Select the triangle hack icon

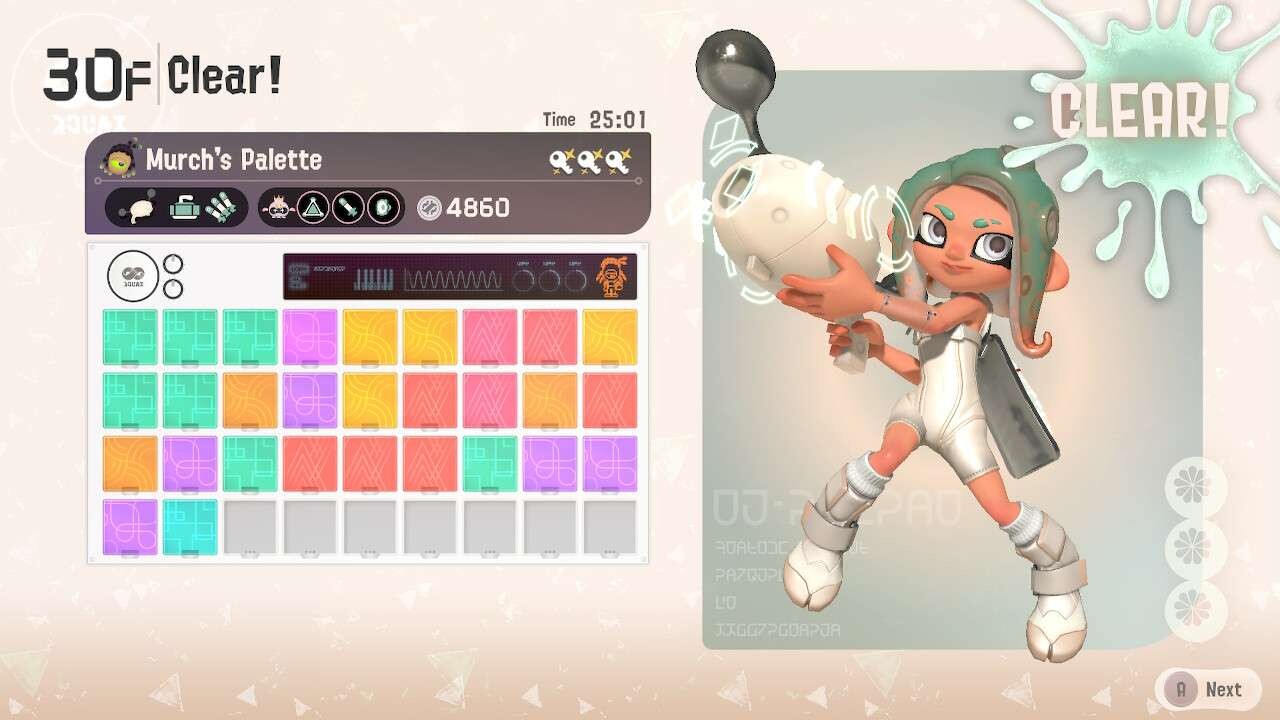[313, 208]
